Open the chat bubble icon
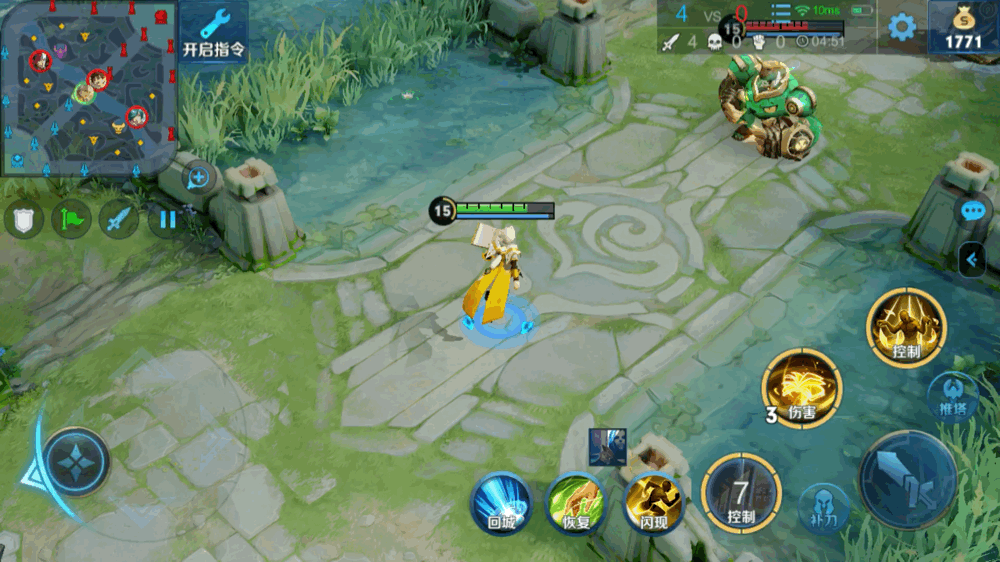Viewport: 1000px width, 562px height. (x=974, y=211)
